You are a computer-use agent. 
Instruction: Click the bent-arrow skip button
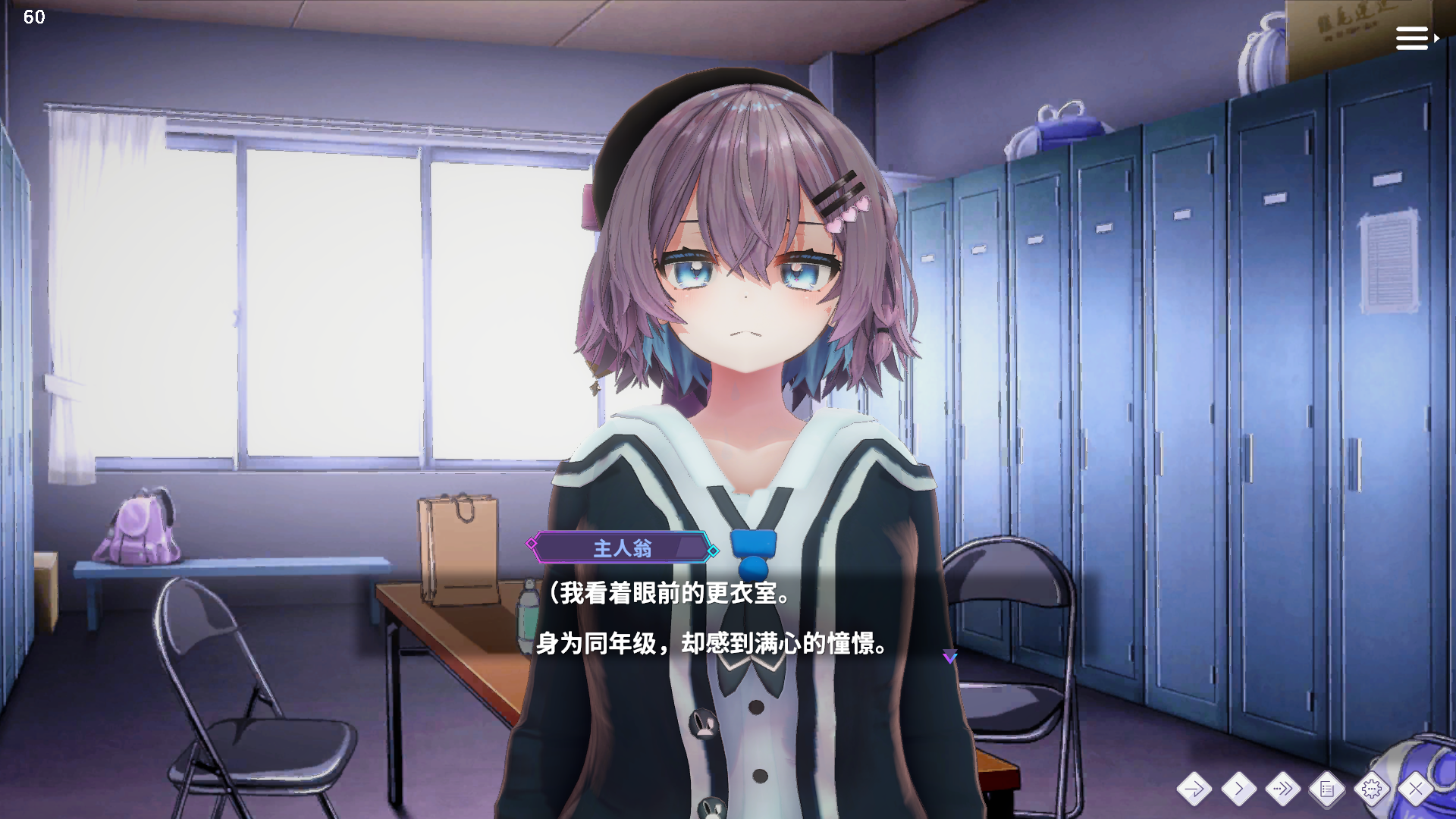pyautogui.click(x=1194, y=789)
